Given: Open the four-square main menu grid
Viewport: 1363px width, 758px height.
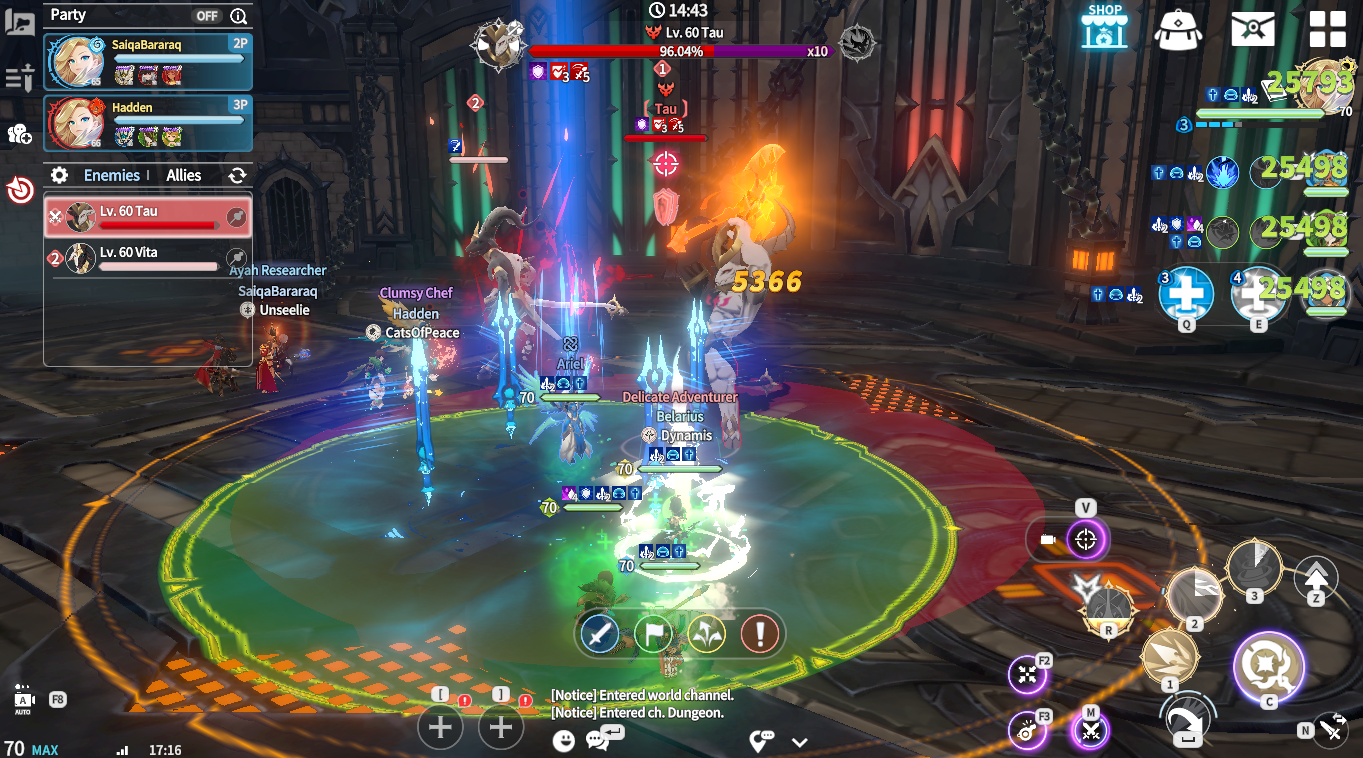Looking at the screenshot, I should [x=1327, y=29].
